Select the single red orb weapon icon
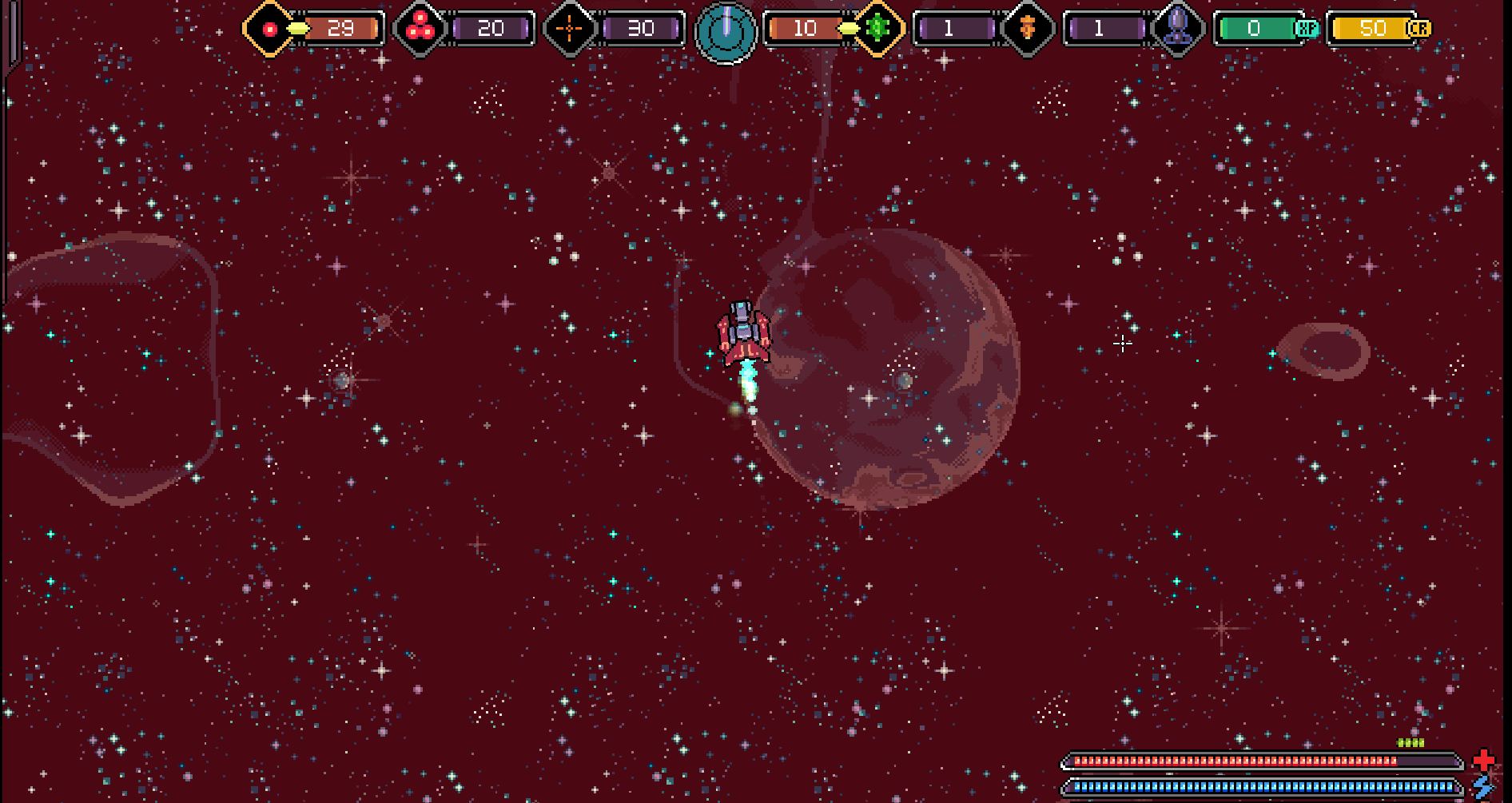Screen dimensions: 1512x803 coord(270,29)
